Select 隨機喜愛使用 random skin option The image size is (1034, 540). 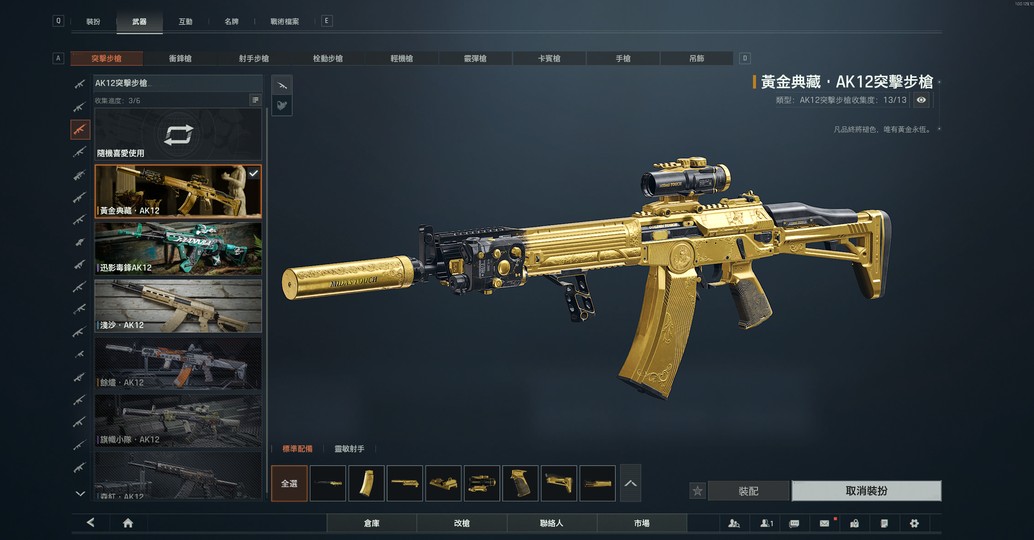178,135
